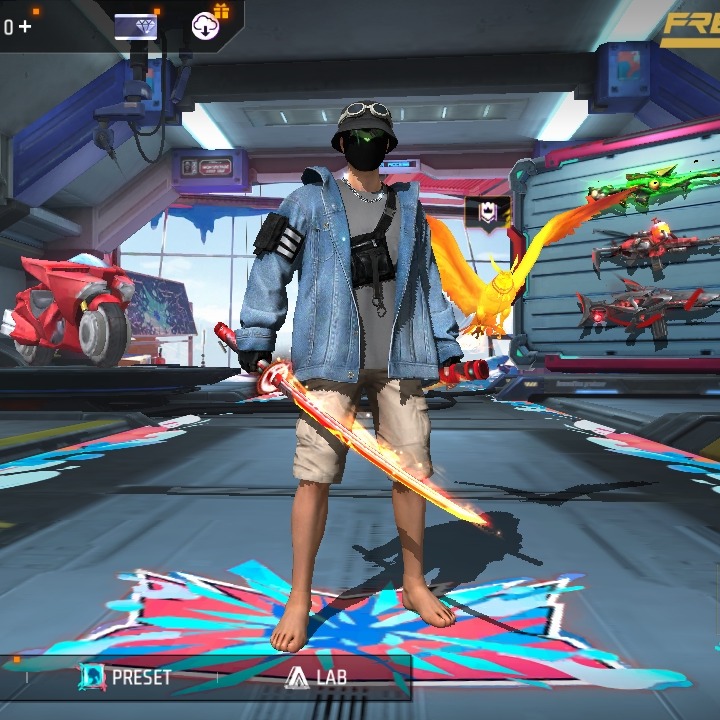Enter the LAB section

tap(316, 677)
